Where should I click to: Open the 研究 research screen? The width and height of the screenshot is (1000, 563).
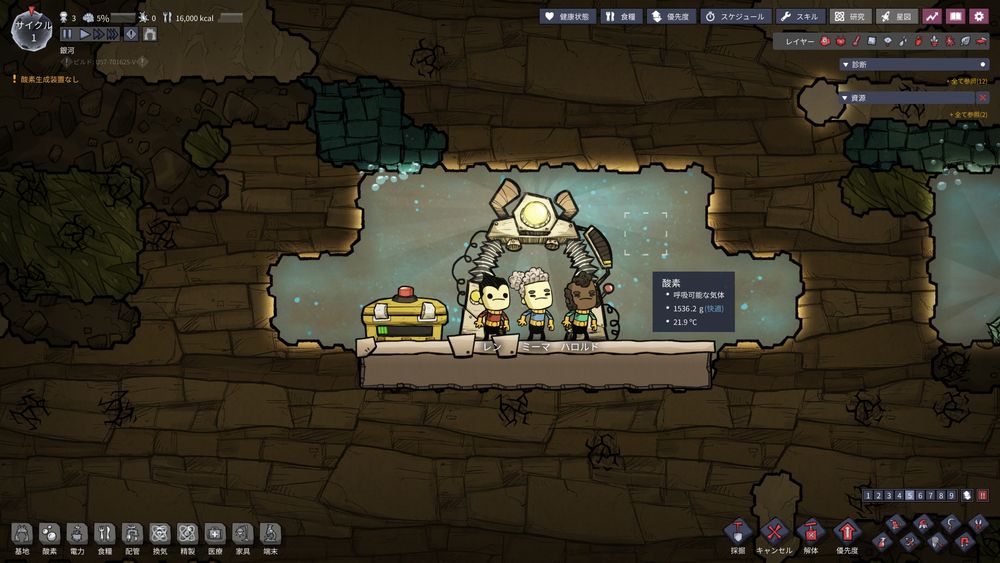point(851,17)
